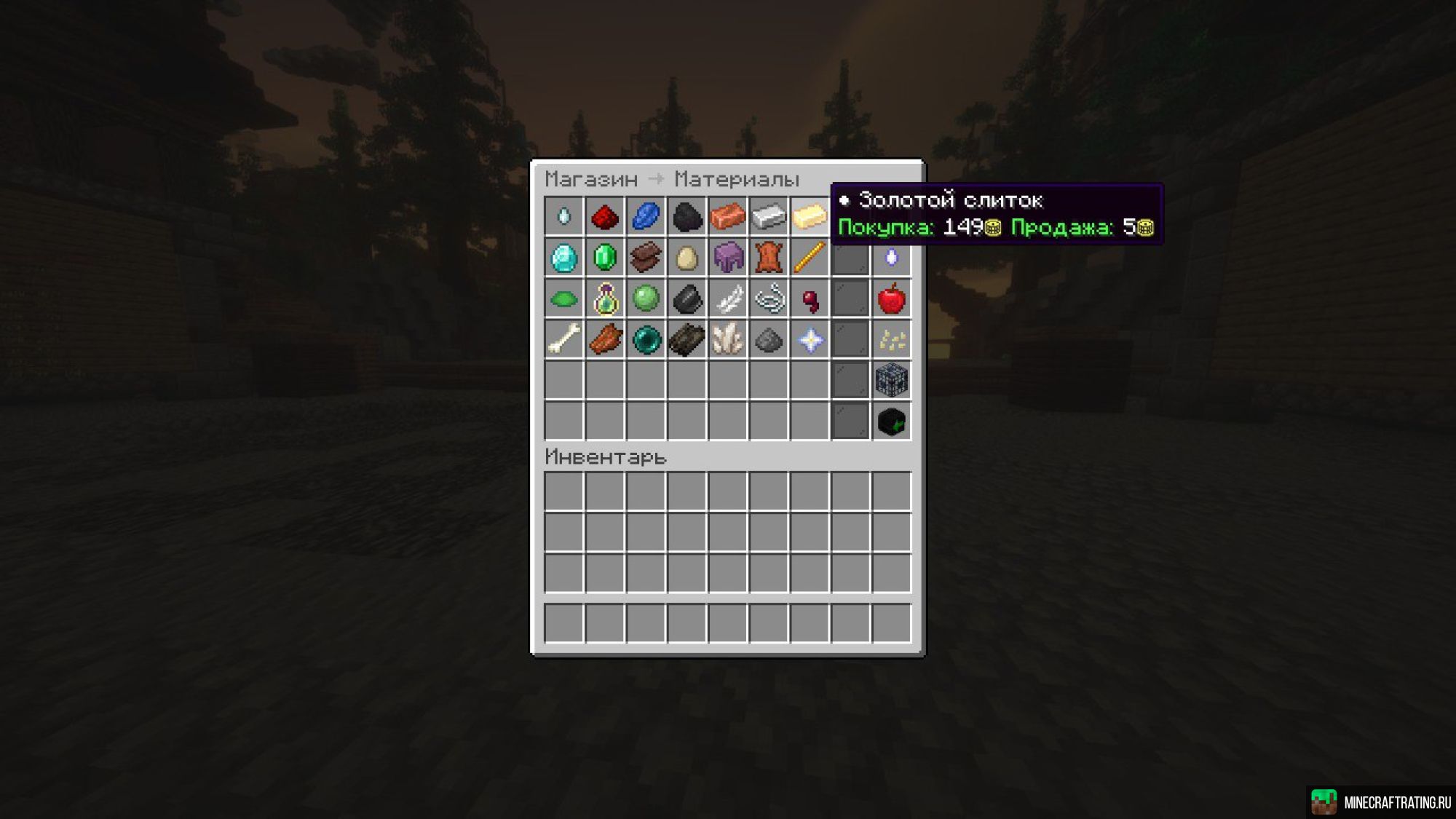Select the bone item slot
Screen dimensions: 1456x819
click(x=564, y=339)
